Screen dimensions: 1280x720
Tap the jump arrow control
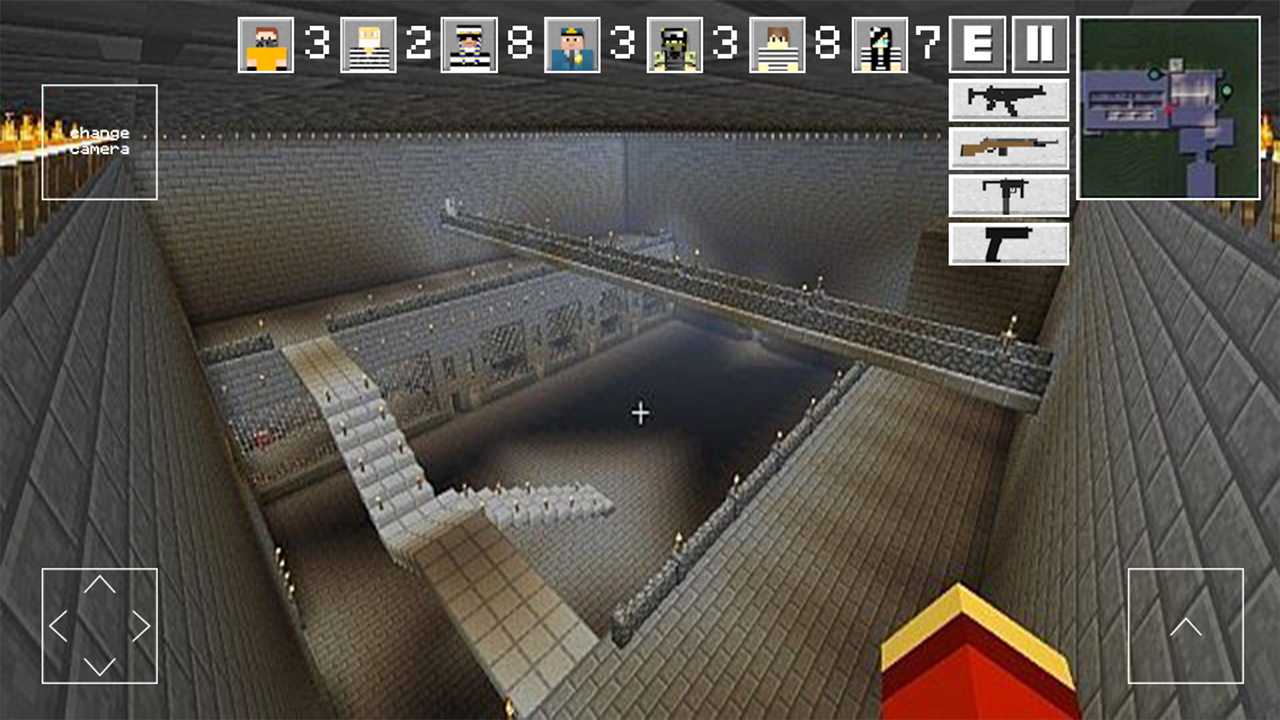[1186, 625]
